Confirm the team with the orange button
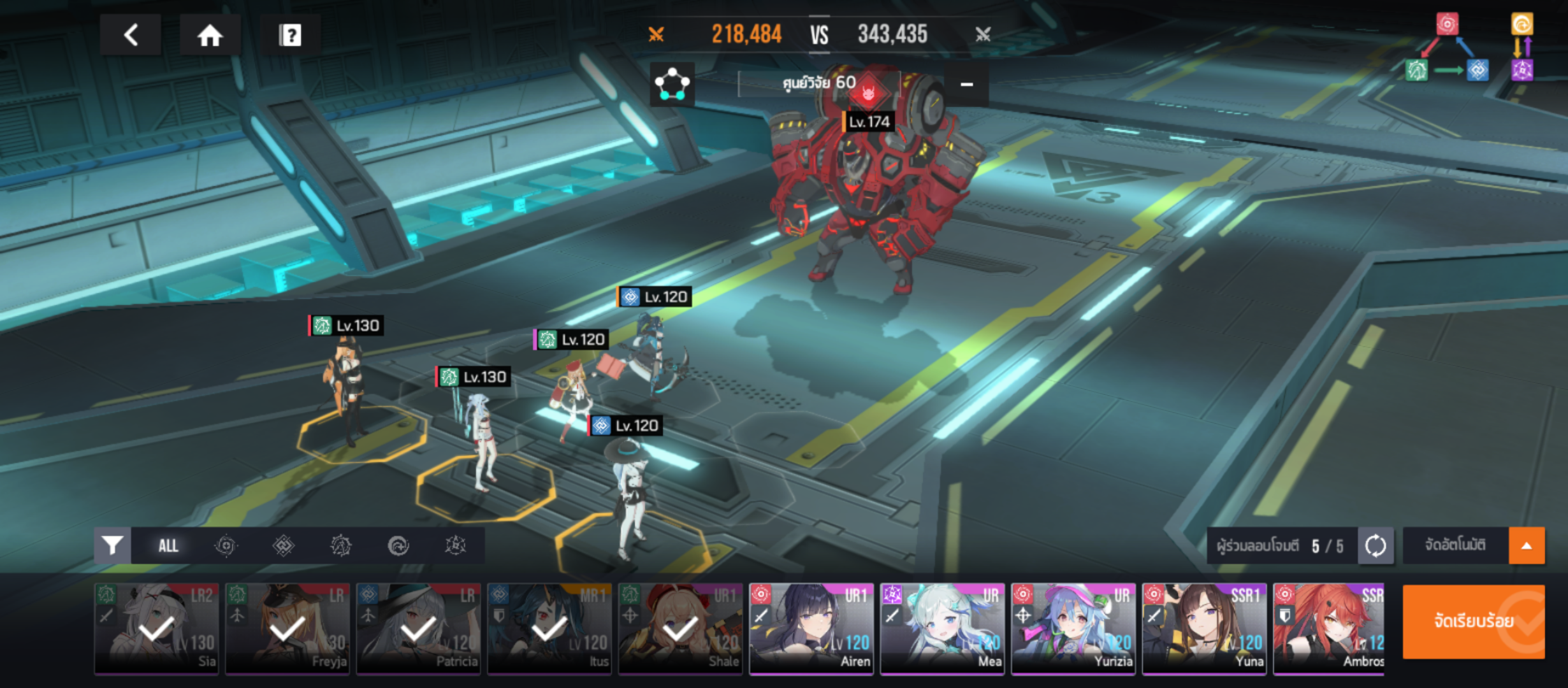 1473,621
